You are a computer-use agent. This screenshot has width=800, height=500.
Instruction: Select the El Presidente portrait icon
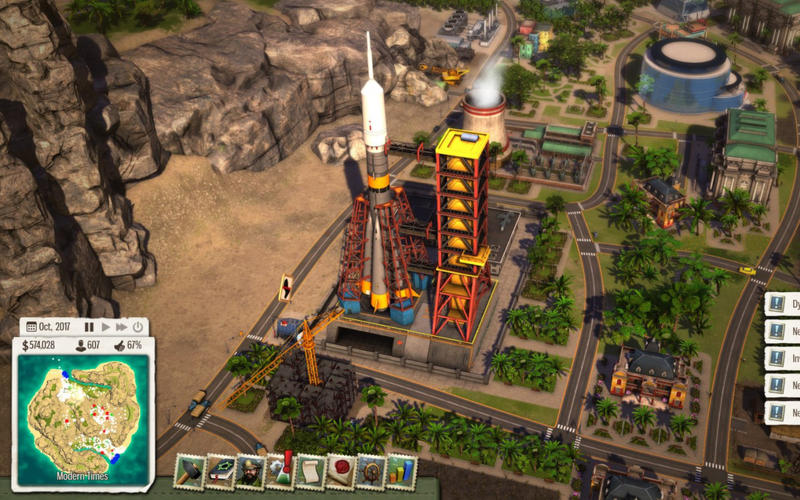(250, 471)
